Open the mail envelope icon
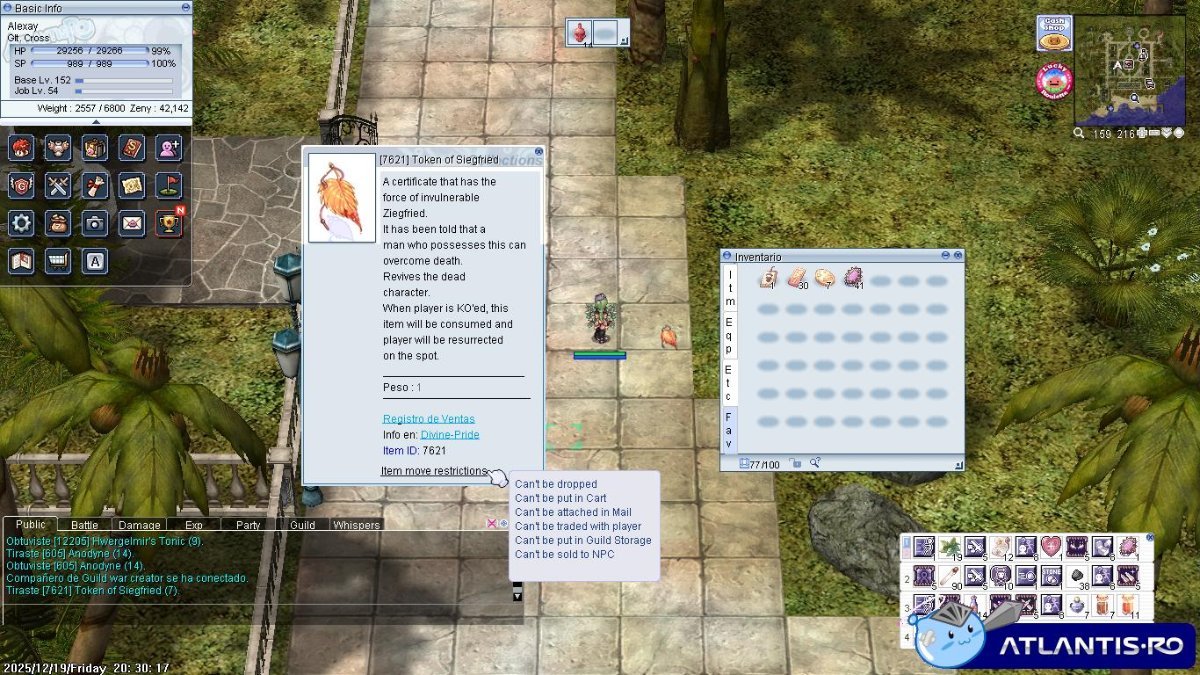The height and width of the screenshot is (675, 1200). tap(132, 223)
